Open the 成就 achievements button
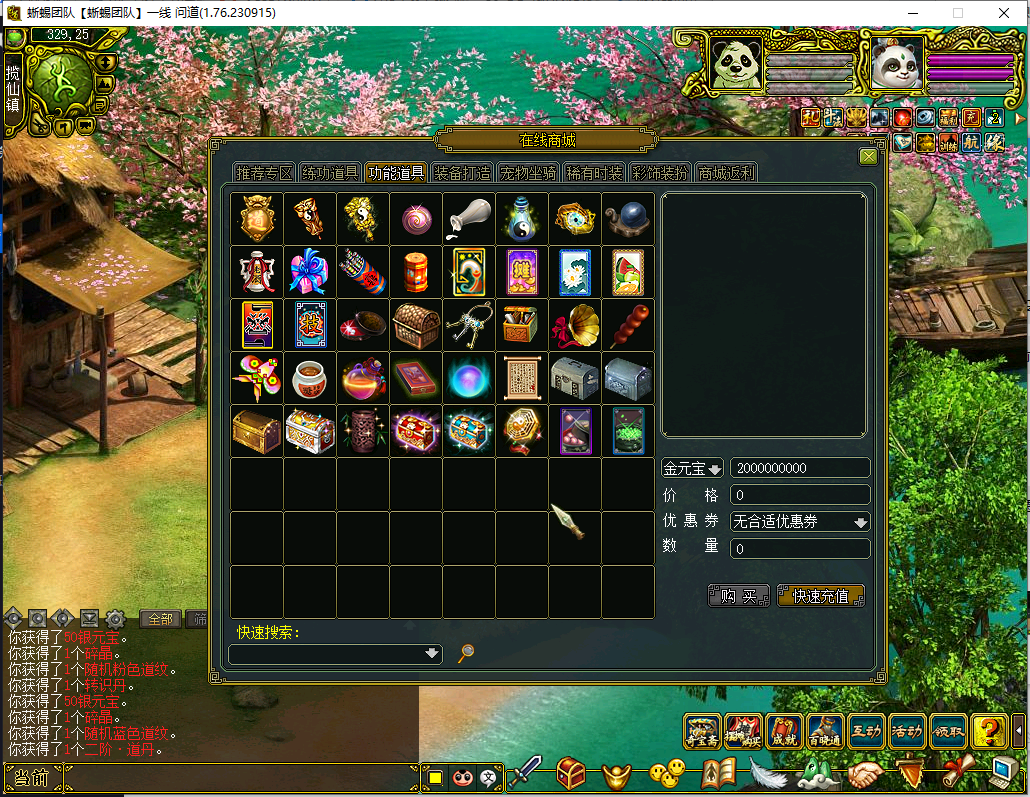 pos(784,732)
